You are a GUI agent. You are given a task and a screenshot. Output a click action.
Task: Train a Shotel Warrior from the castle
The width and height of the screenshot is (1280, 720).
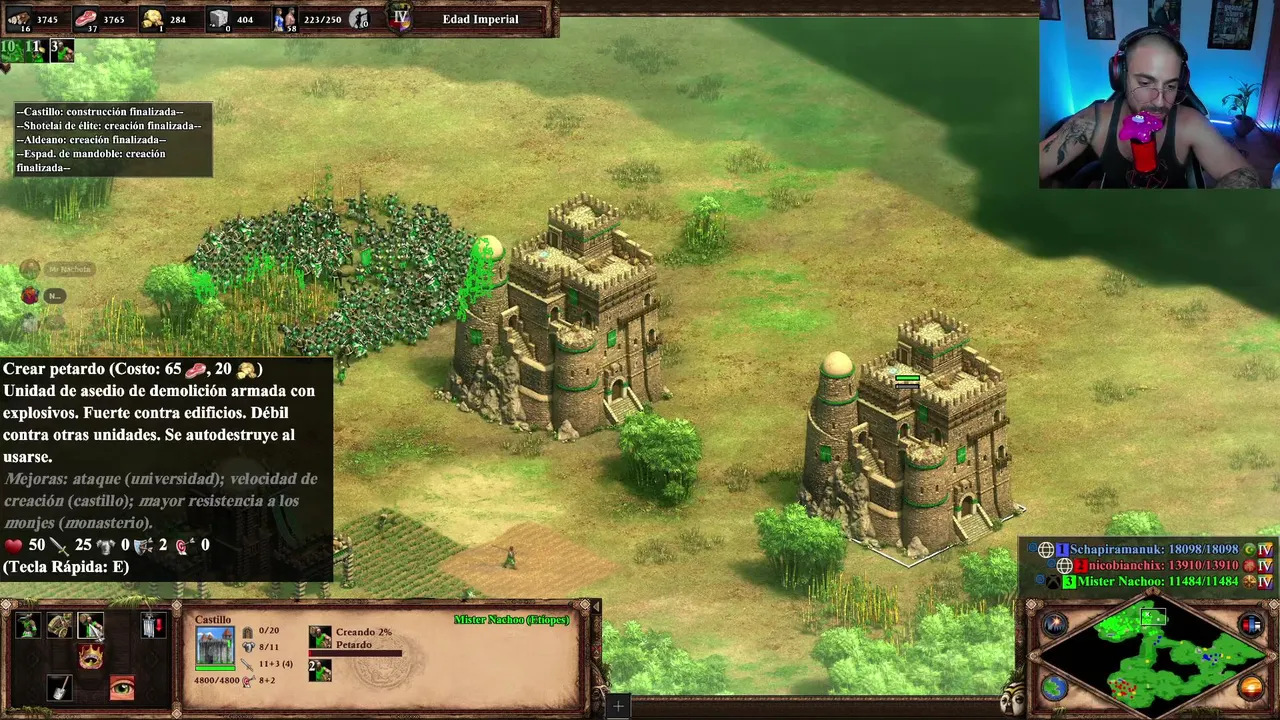pos(28,626)
